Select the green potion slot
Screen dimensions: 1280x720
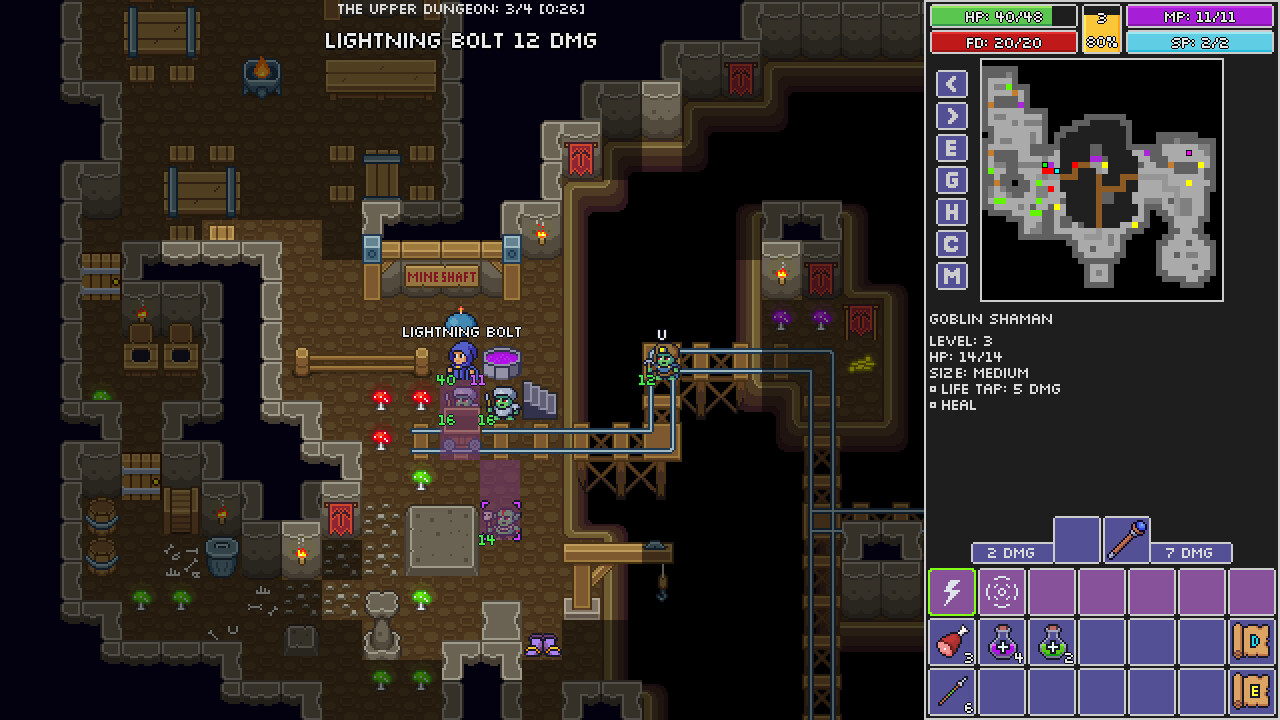click(1052, 642)
